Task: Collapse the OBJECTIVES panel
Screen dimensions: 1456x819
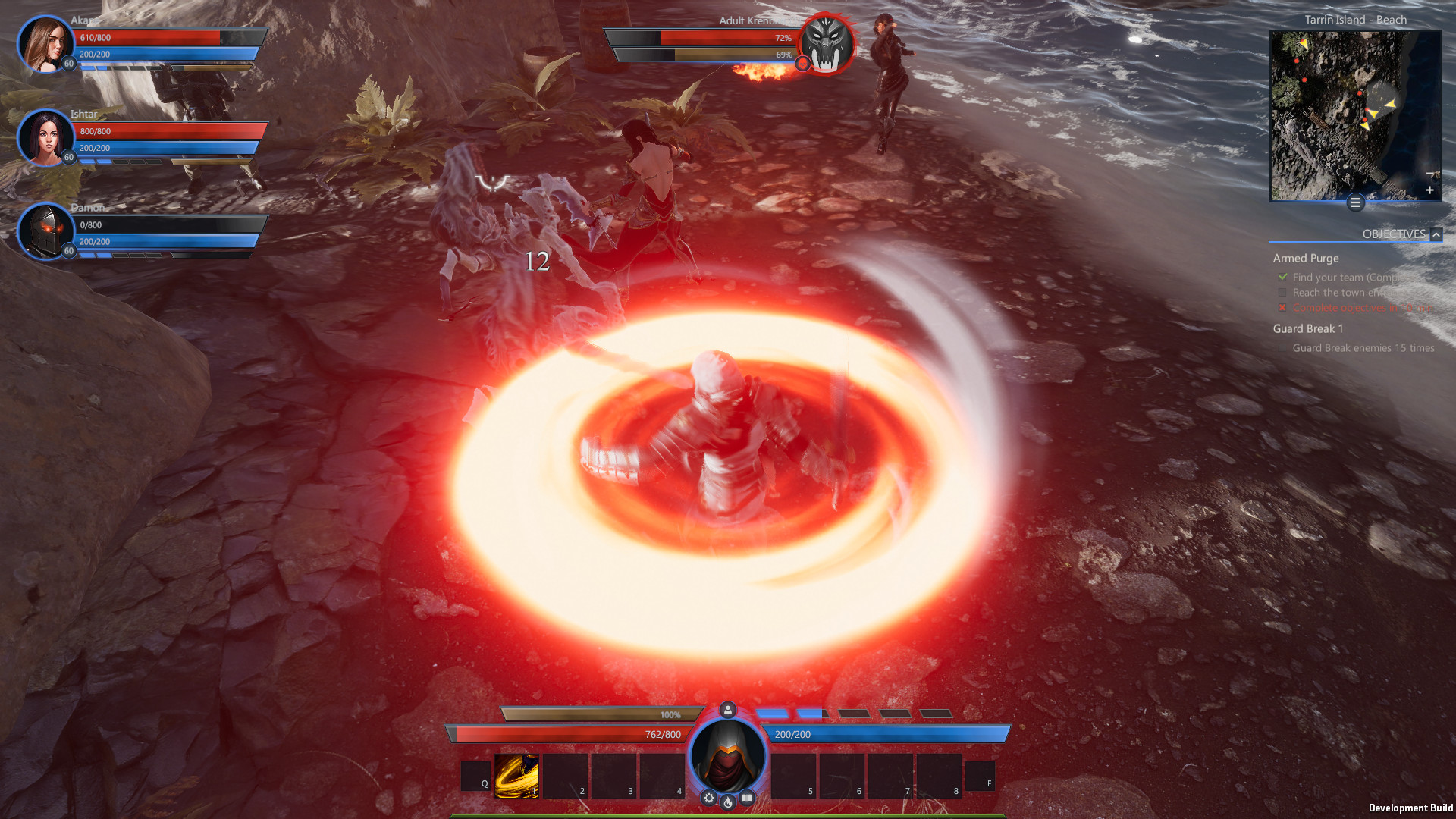Action: (1436, 234)
